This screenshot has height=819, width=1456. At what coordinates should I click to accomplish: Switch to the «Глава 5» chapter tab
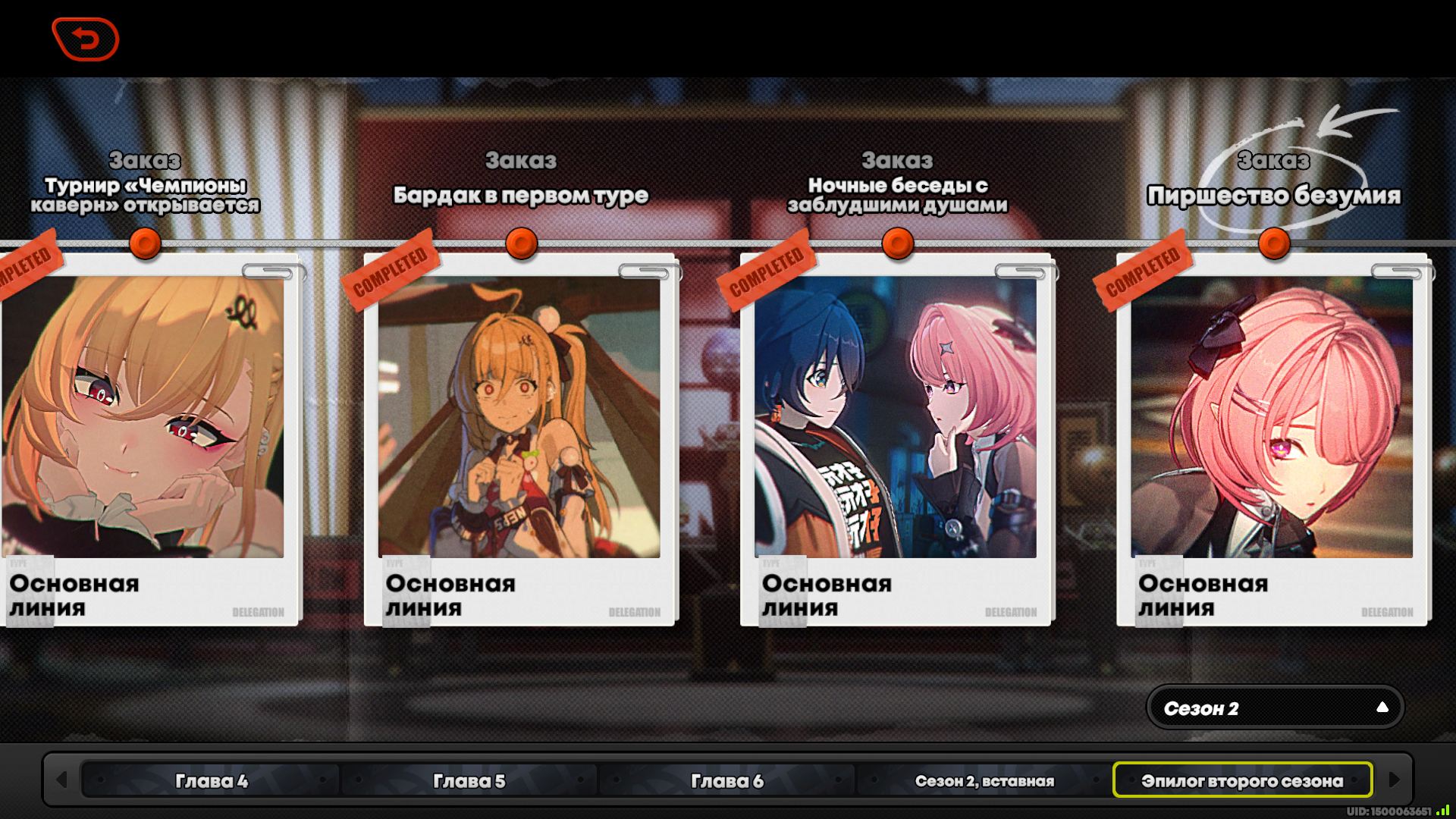click(469, 780)
